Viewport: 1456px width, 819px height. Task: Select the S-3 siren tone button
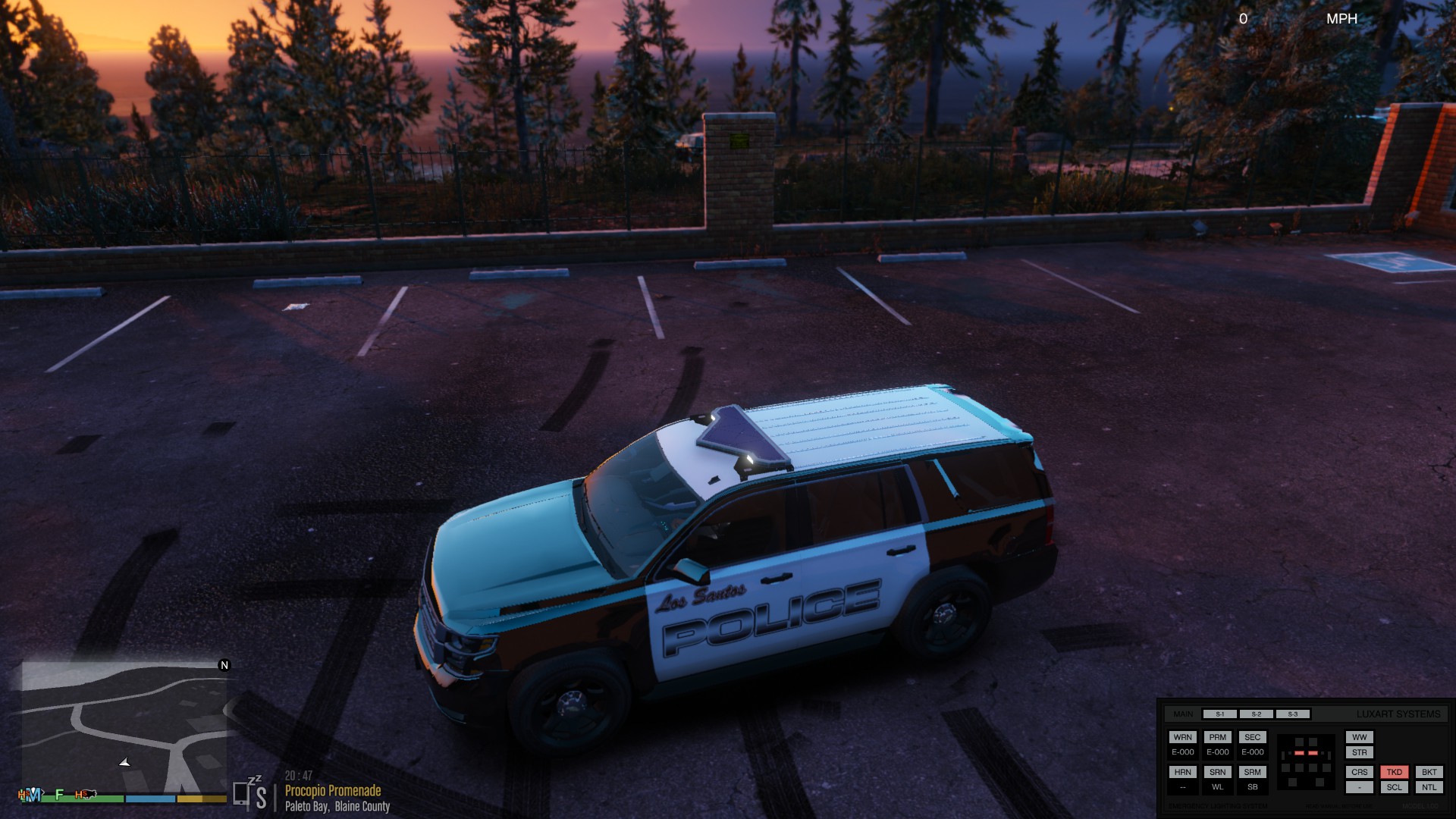1292,714
